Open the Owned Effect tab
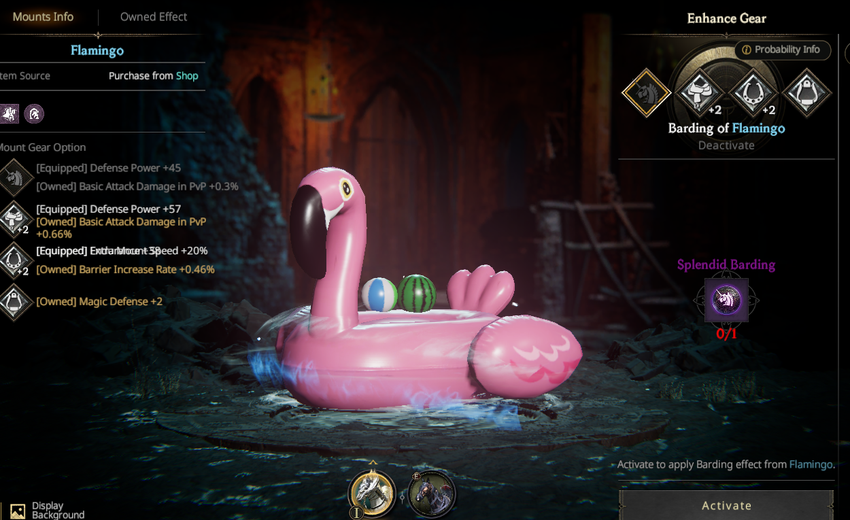 153,17
